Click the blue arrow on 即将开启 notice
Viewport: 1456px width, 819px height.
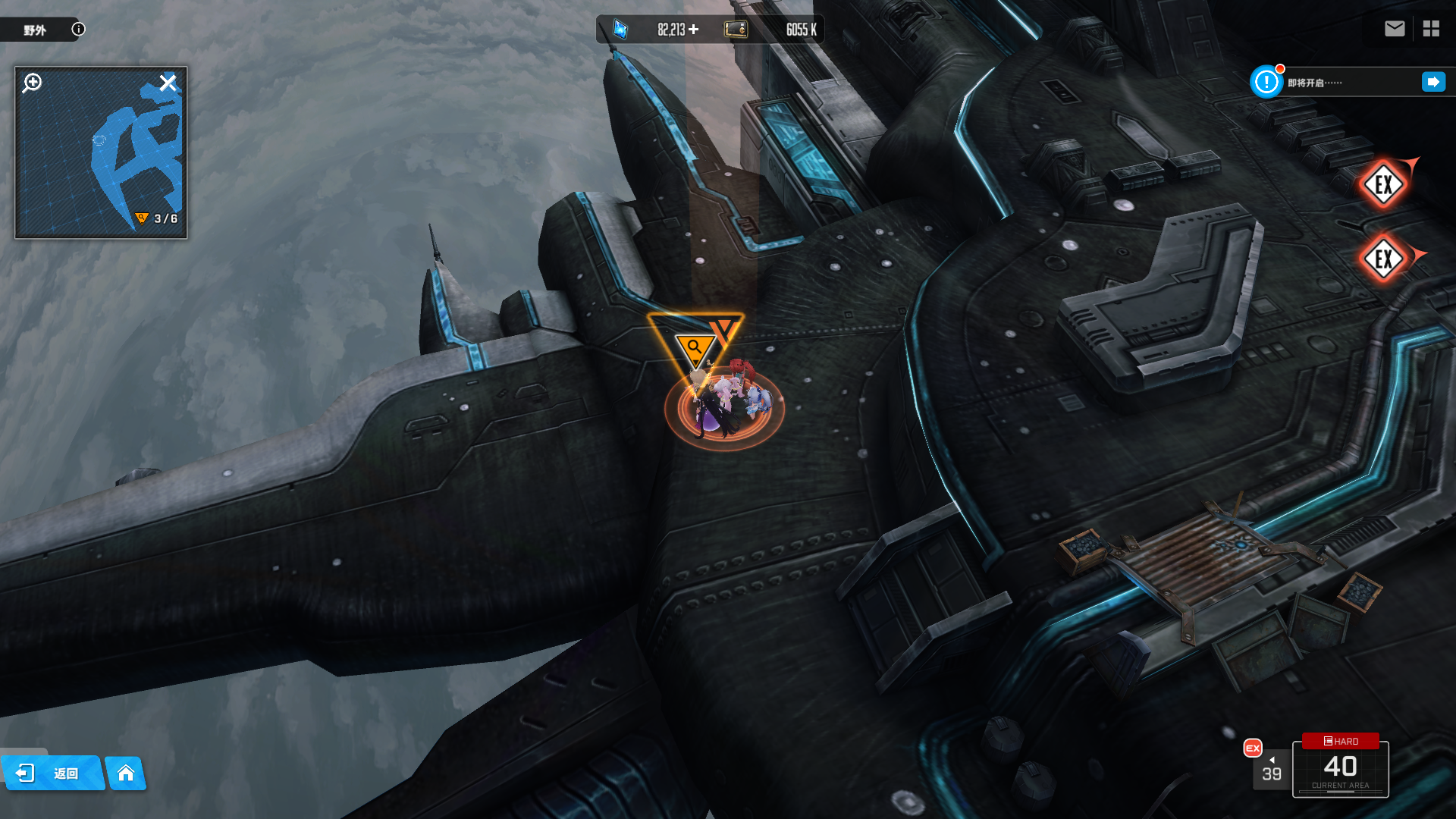pos(1433,82)
